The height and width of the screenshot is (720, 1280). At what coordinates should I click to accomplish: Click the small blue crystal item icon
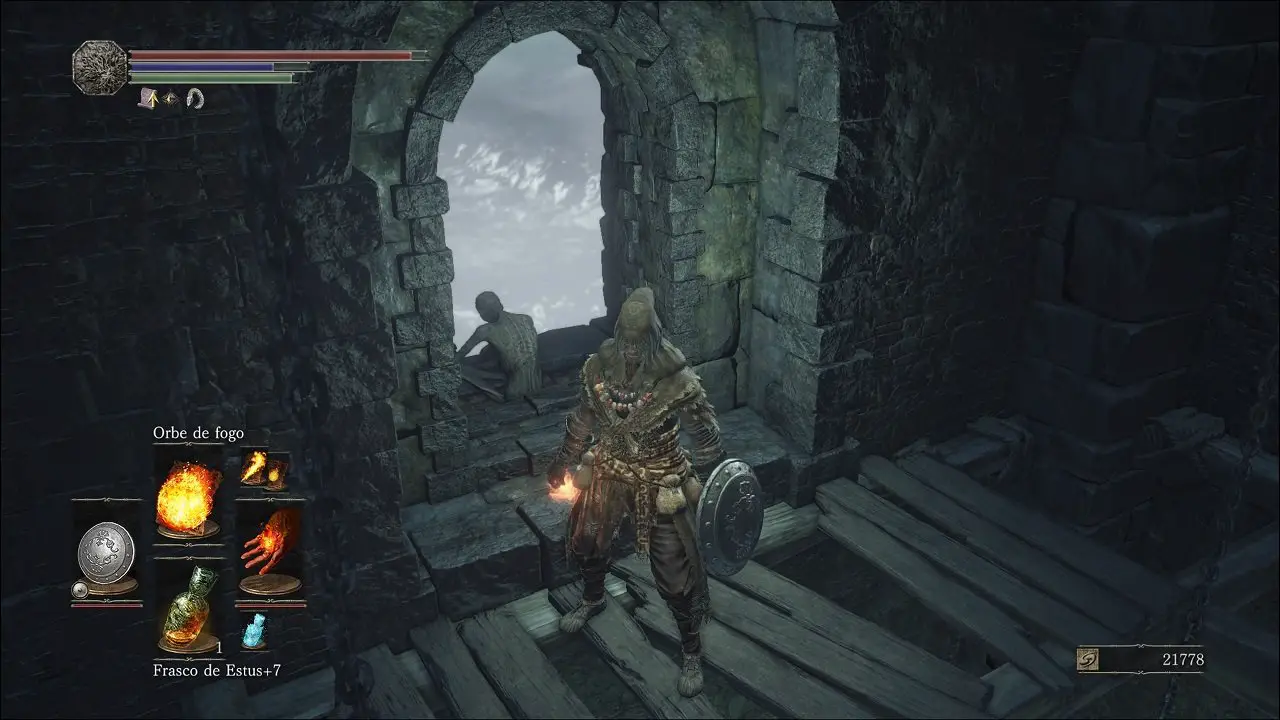pos(254,631)
